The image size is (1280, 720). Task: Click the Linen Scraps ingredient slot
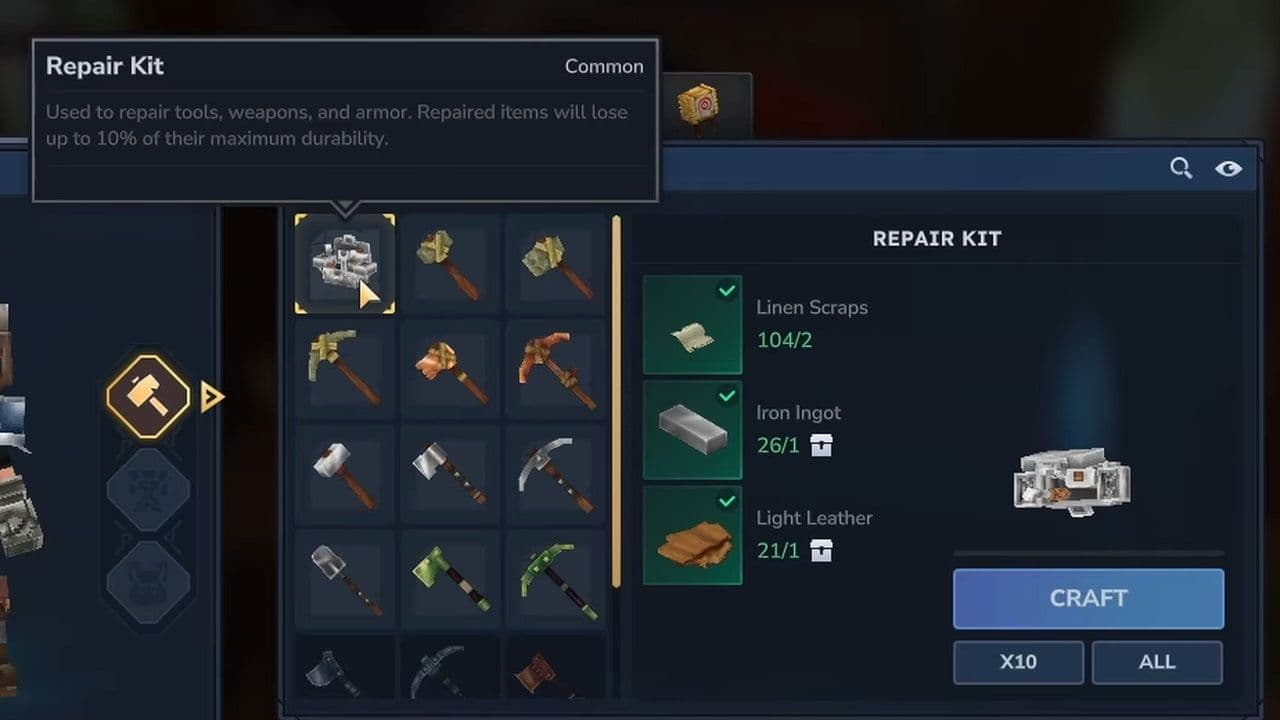[x=692, y=325]
